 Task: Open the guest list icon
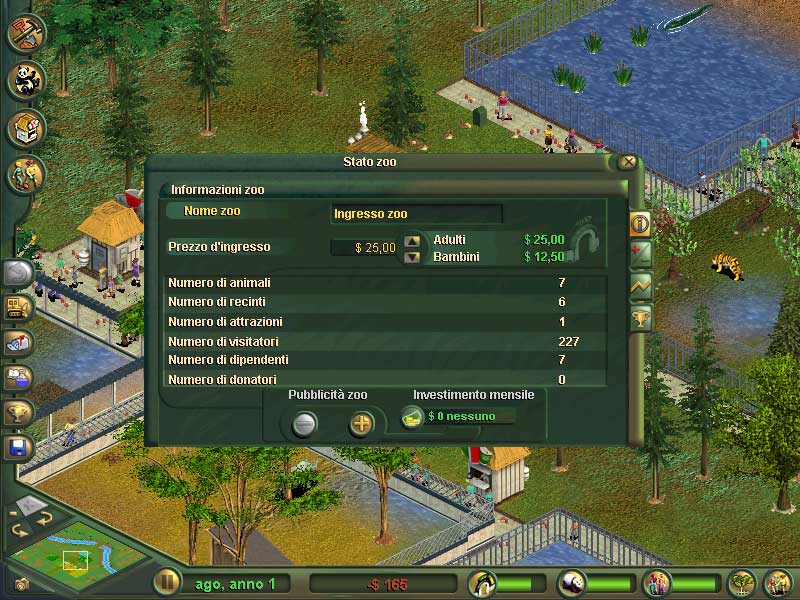pyautogui.click(x=658, y=583)
